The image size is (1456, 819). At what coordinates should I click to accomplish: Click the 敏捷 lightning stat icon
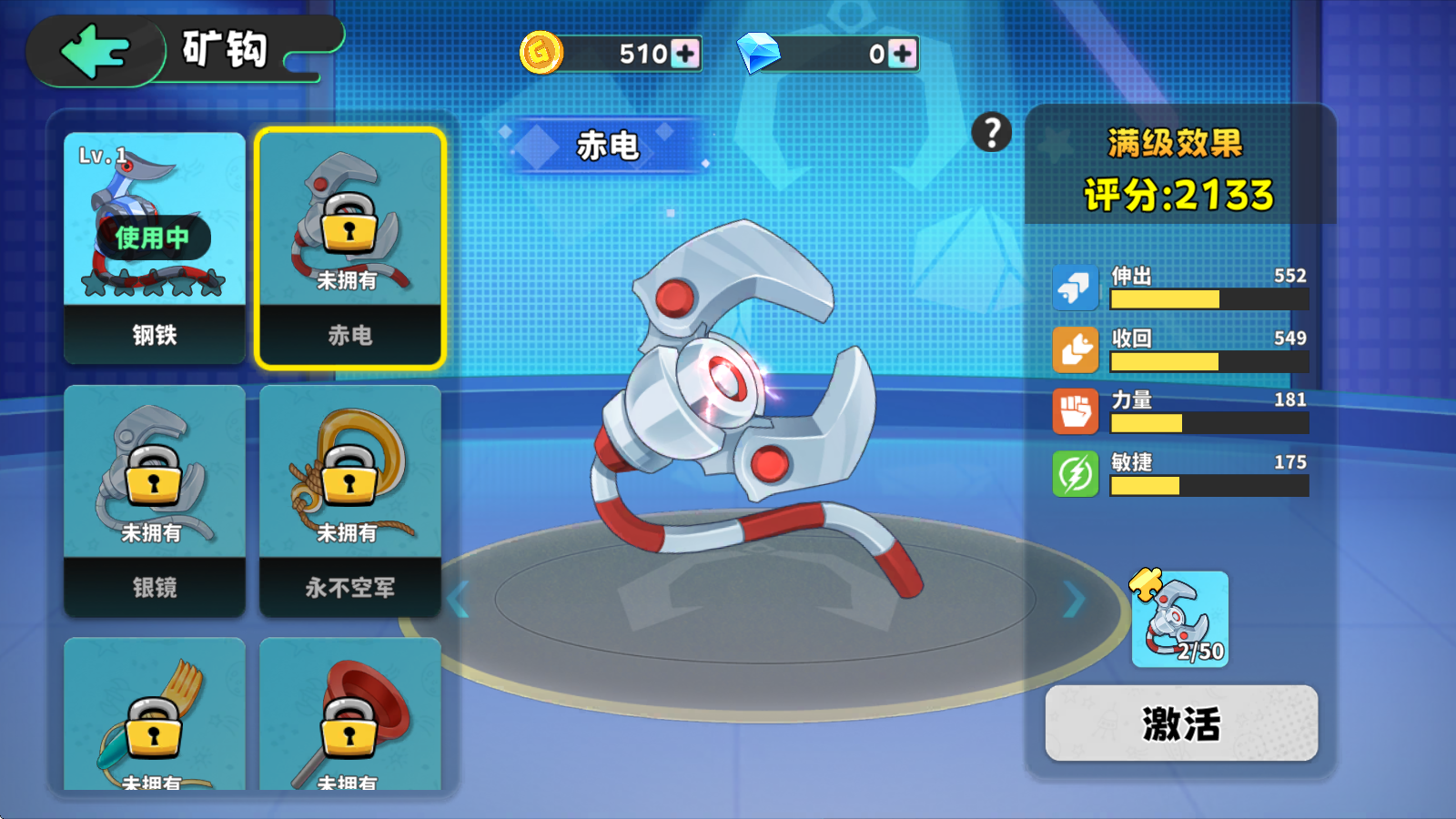(1076, 474)
